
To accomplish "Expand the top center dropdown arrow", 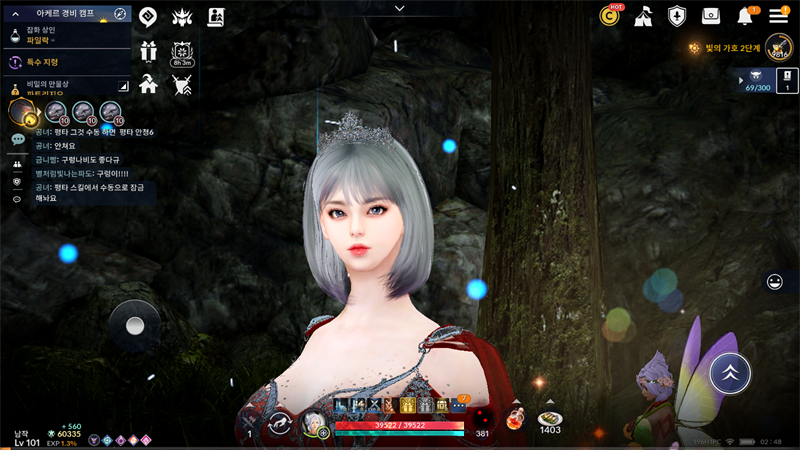I will [x=399, y=8].
